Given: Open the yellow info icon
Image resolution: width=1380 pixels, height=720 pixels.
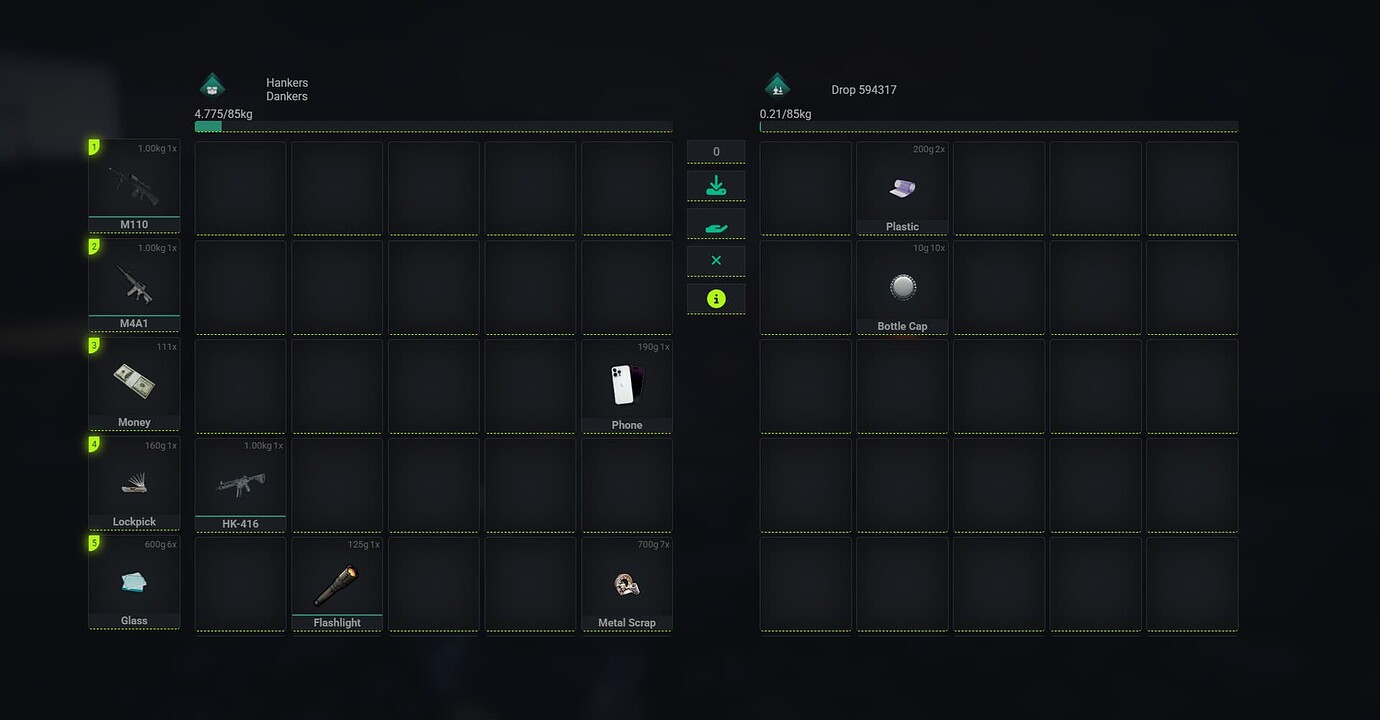Looking at the screenshot, I should tap(715, 297).
